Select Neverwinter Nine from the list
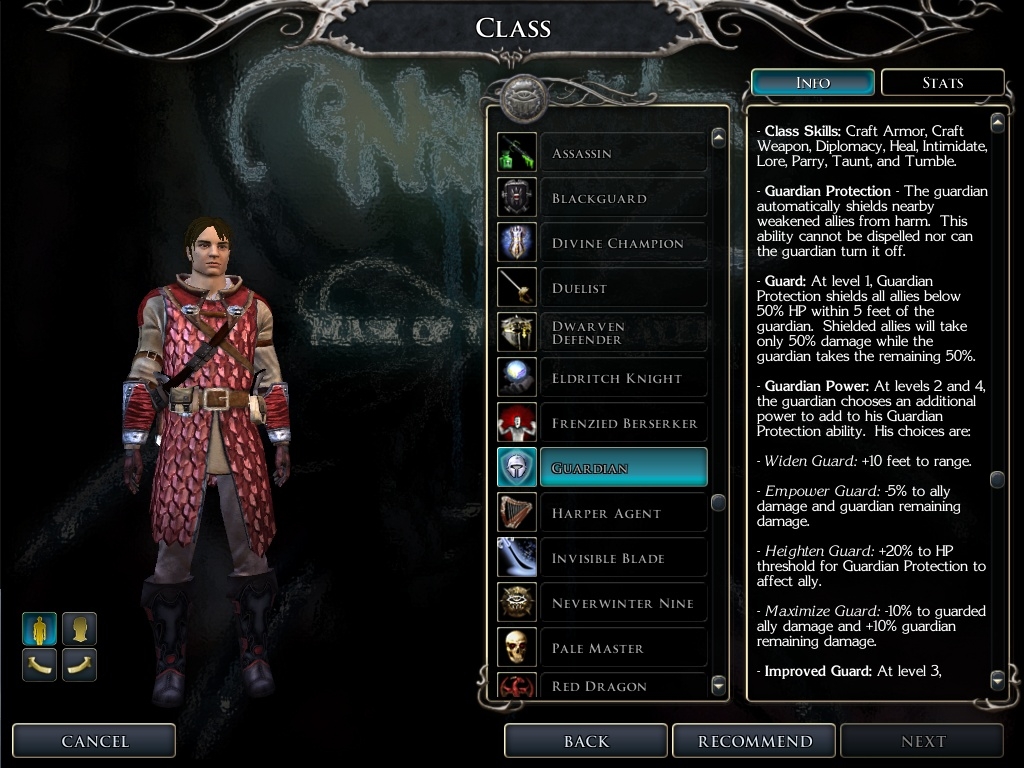Image resolution: width=1024 pixels, height=768 pixels. point(622,603)
